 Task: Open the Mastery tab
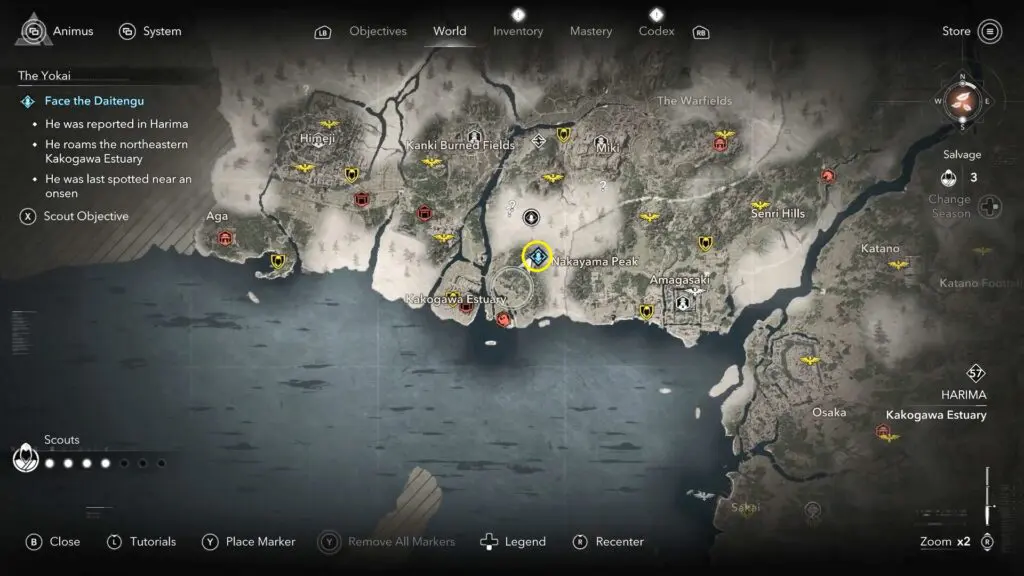click(x=590, y=31)
